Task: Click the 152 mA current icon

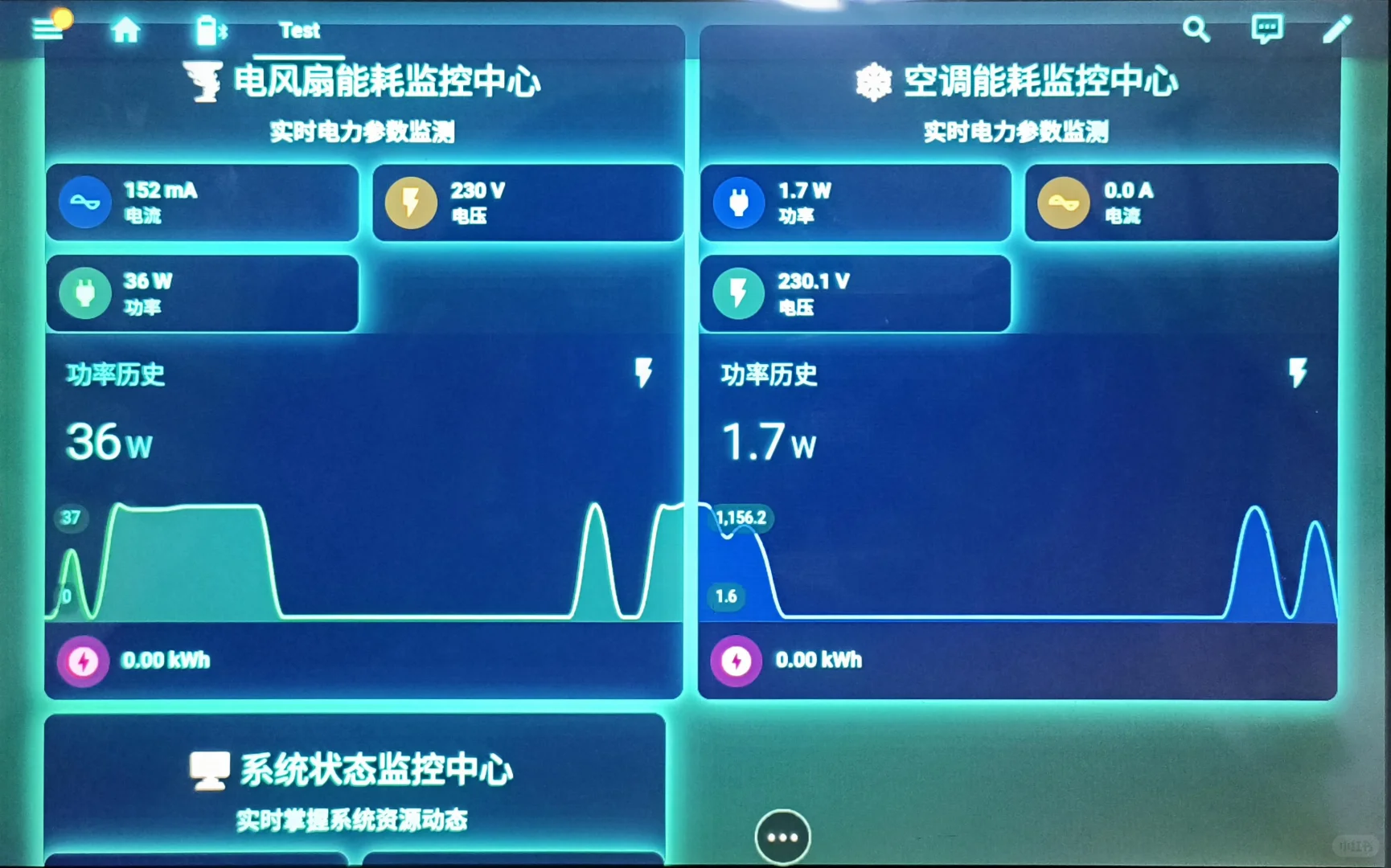Action: (84, 203)
